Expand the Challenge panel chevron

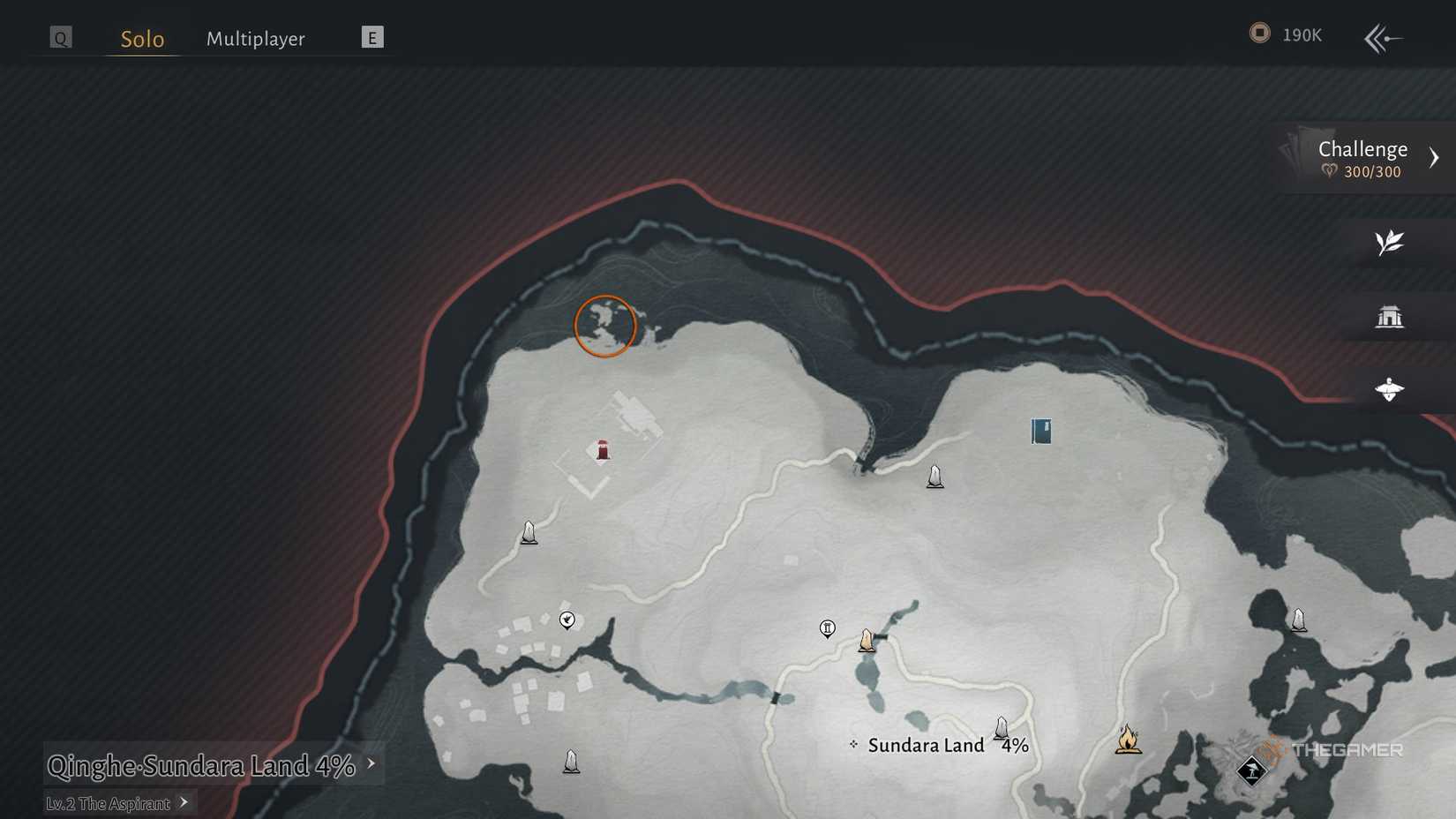[1434, 158]
